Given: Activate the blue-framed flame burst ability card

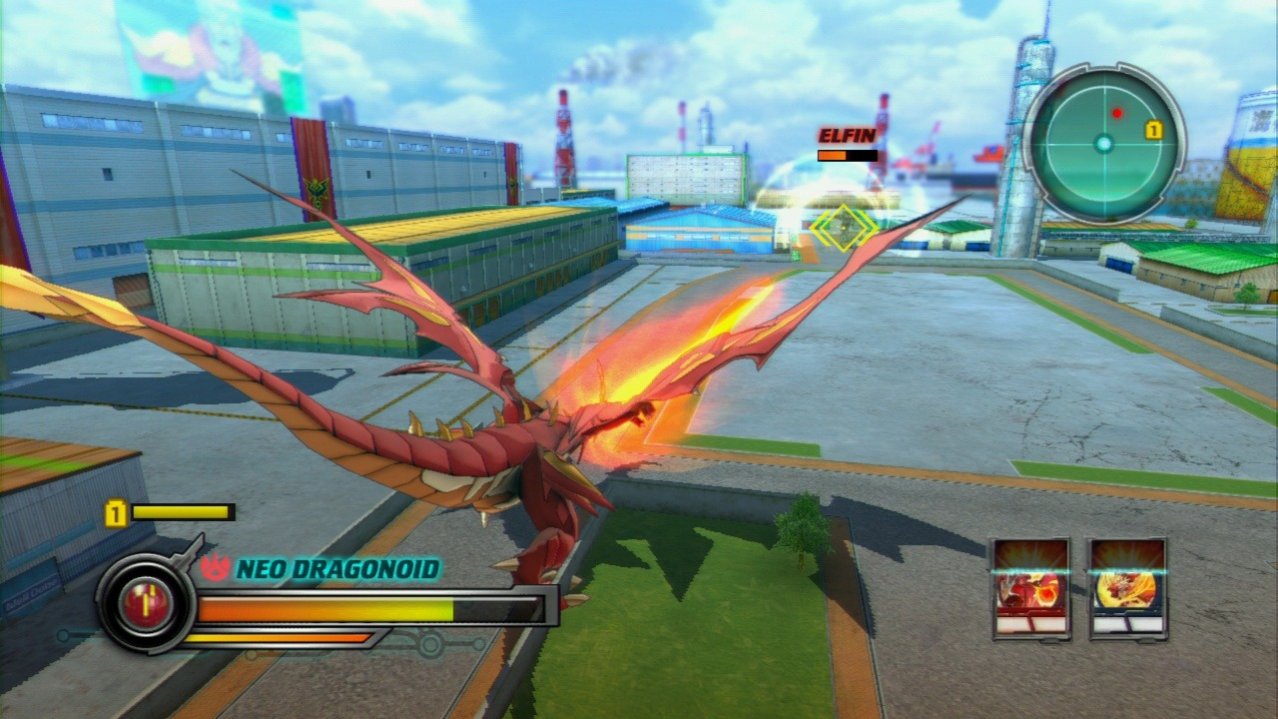Looking at the screenshot, I should click(x=1128, y=588).
